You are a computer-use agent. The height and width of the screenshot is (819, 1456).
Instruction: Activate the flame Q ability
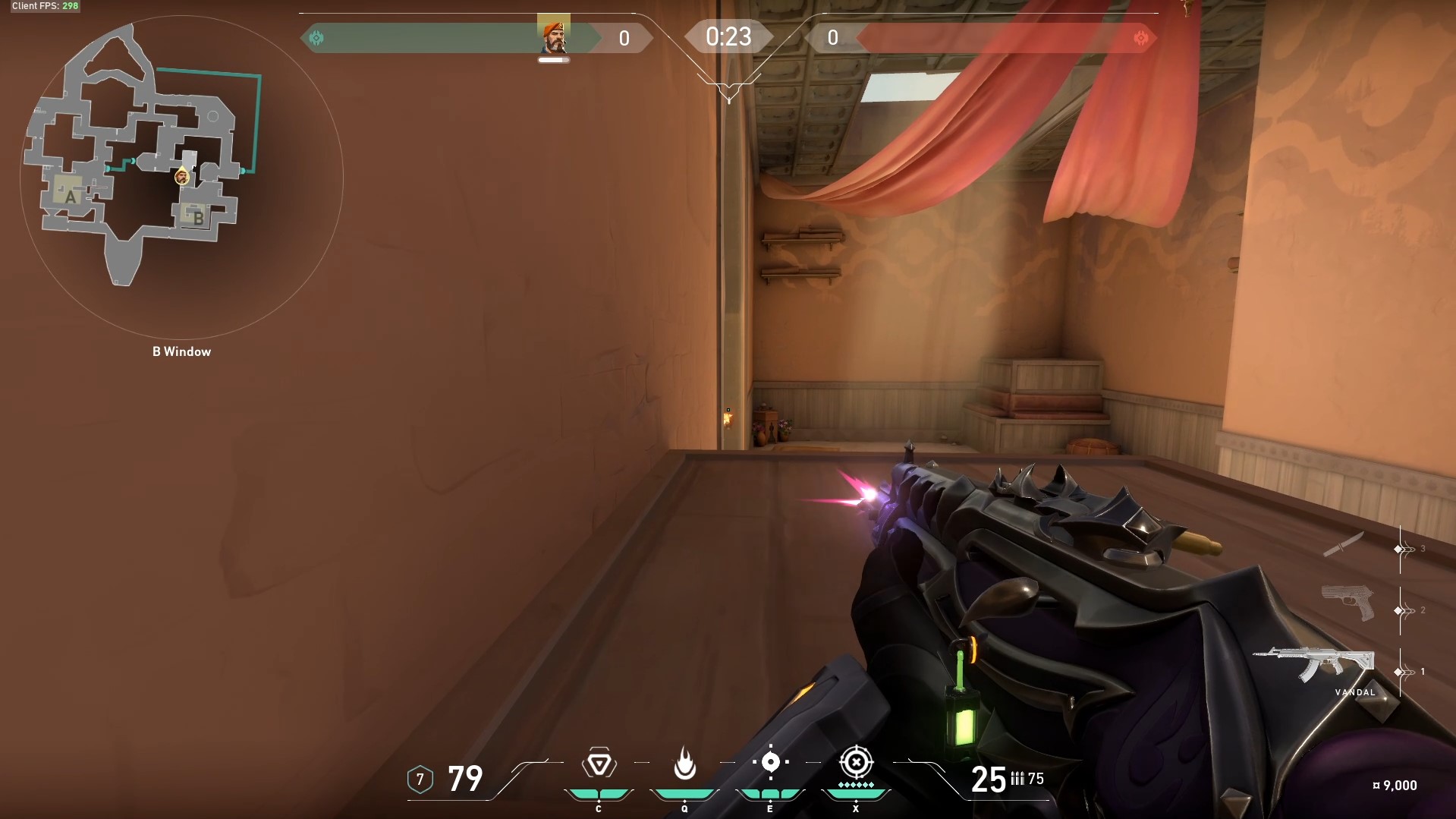click(x=684, y=764)
